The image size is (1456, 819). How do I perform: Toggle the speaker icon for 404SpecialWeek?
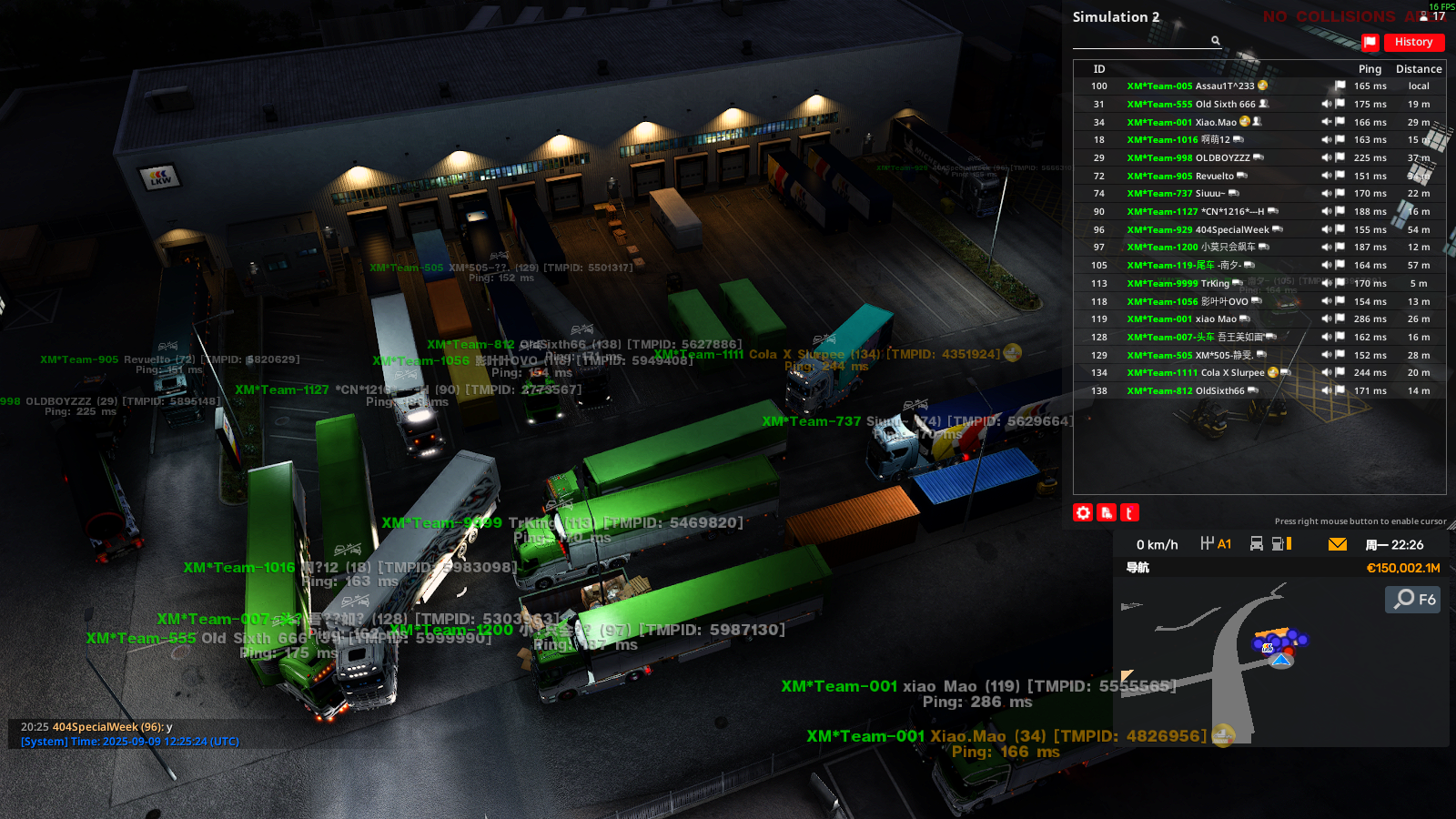click(x=1327, y=229)
